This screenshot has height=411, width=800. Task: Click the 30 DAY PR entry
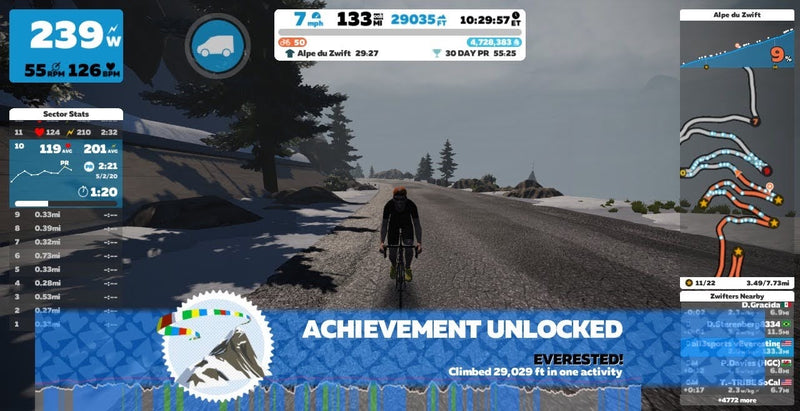[x=478, y=53]
